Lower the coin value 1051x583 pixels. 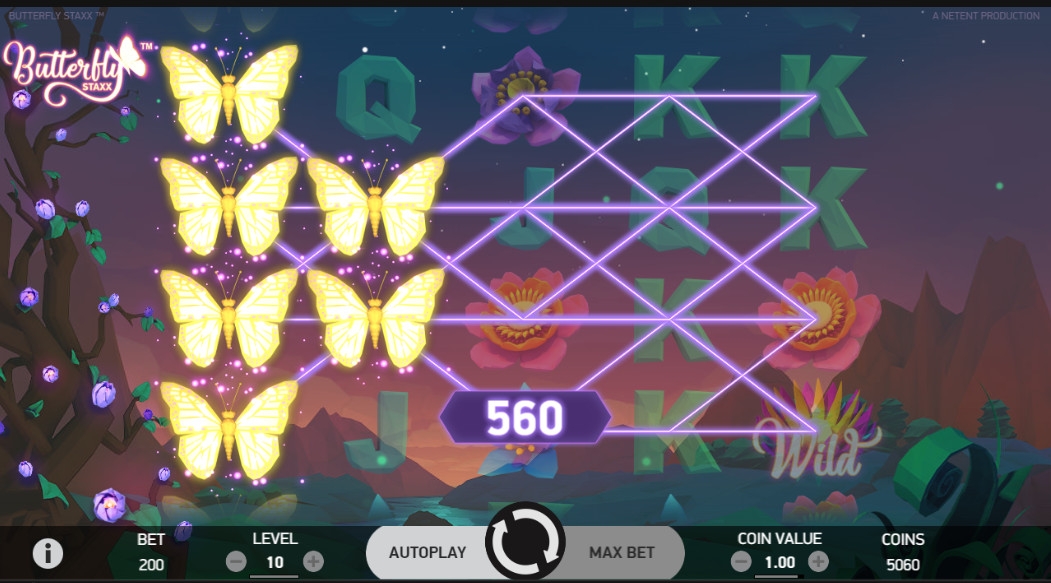[742, 561]
